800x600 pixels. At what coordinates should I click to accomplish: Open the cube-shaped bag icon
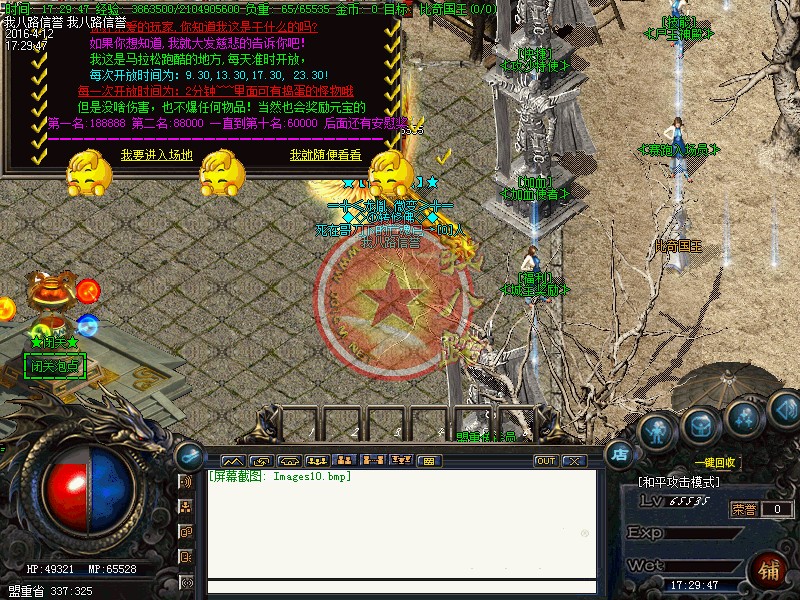click(701, 427)
